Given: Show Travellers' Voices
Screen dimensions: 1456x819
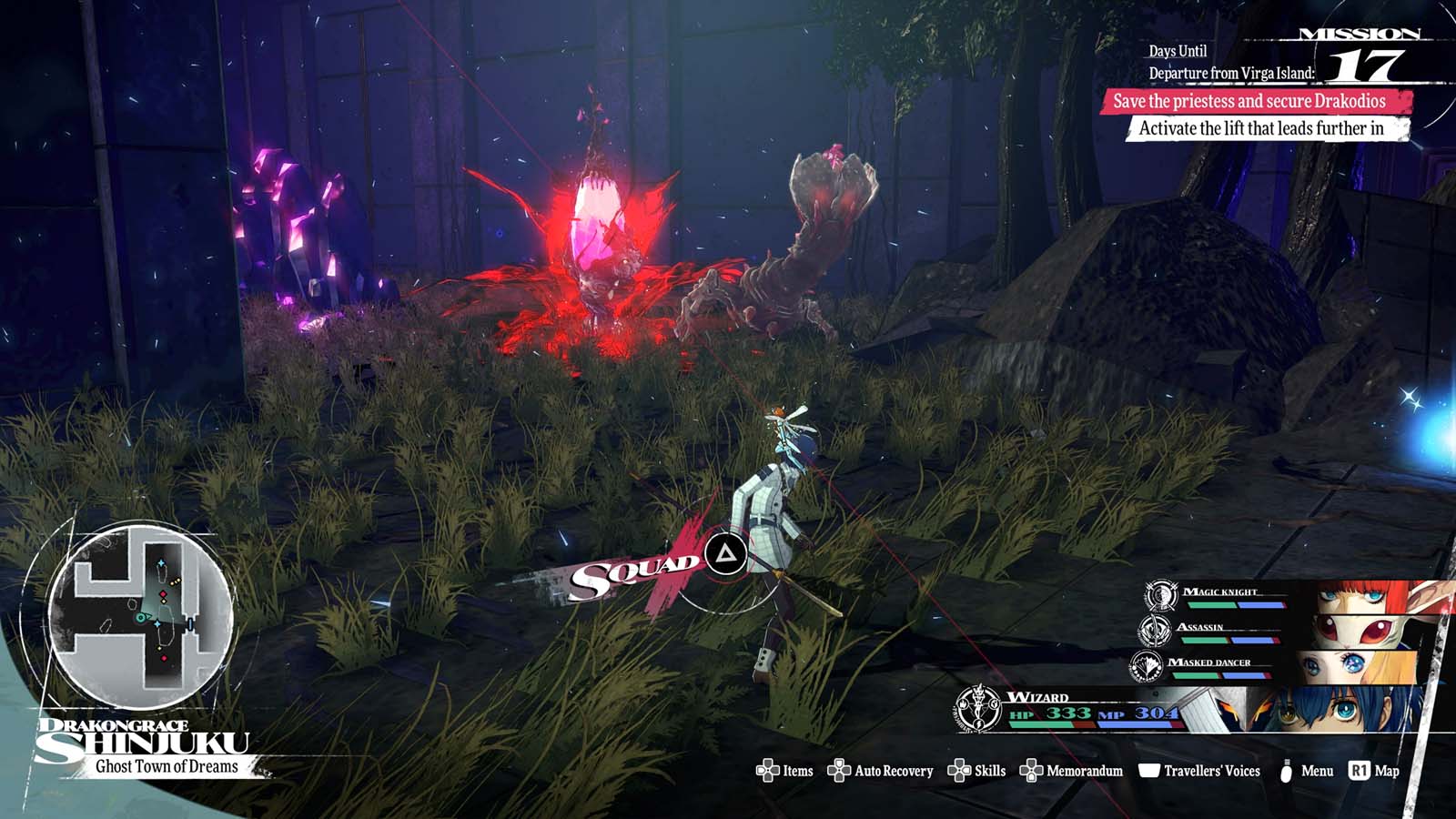Looking at the screenshot, I should tap(1199, 771).
